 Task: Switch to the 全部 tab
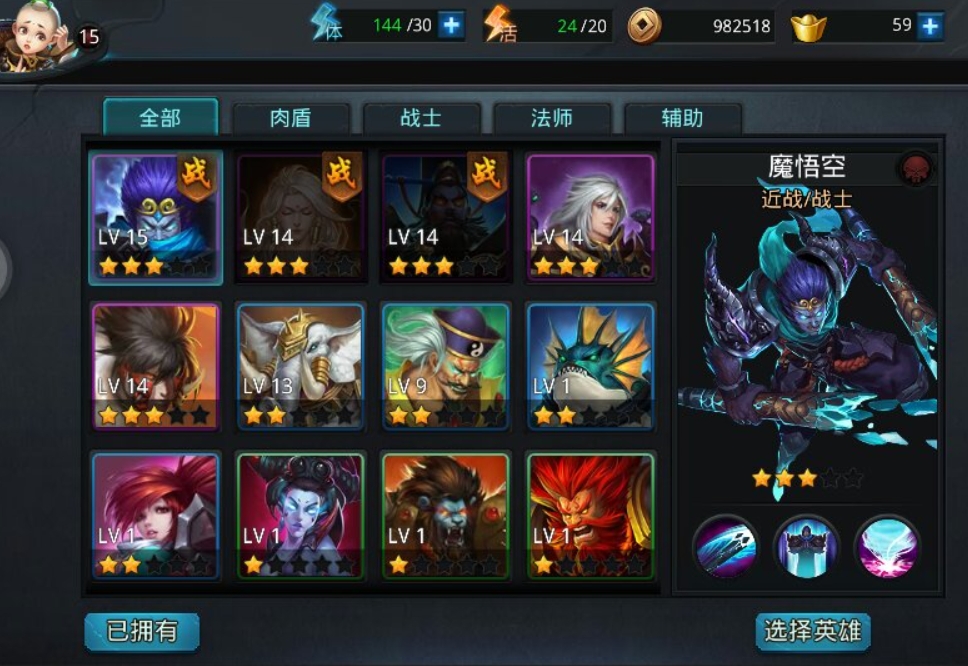click(160, 118)
